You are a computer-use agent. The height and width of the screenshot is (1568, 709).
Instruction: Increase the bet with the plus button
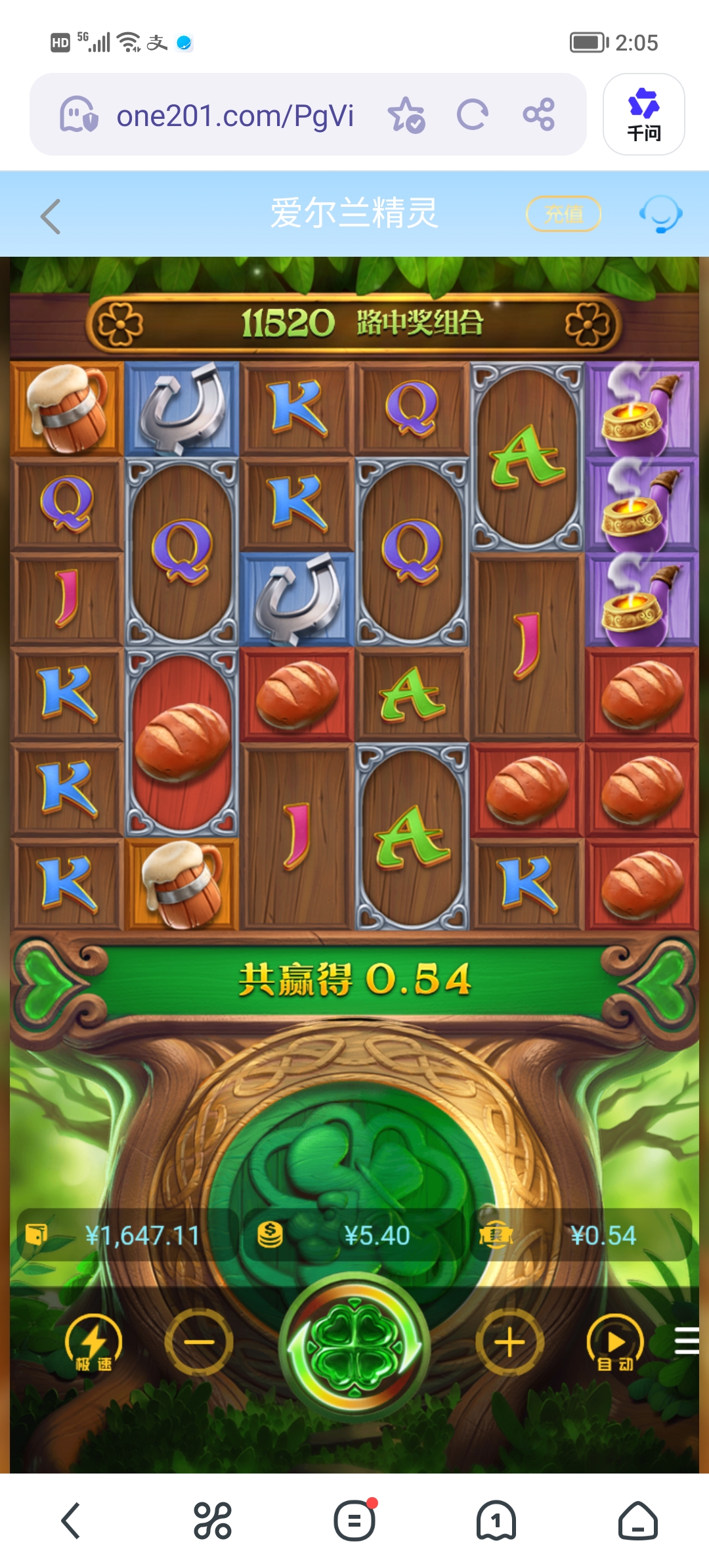509,1342
